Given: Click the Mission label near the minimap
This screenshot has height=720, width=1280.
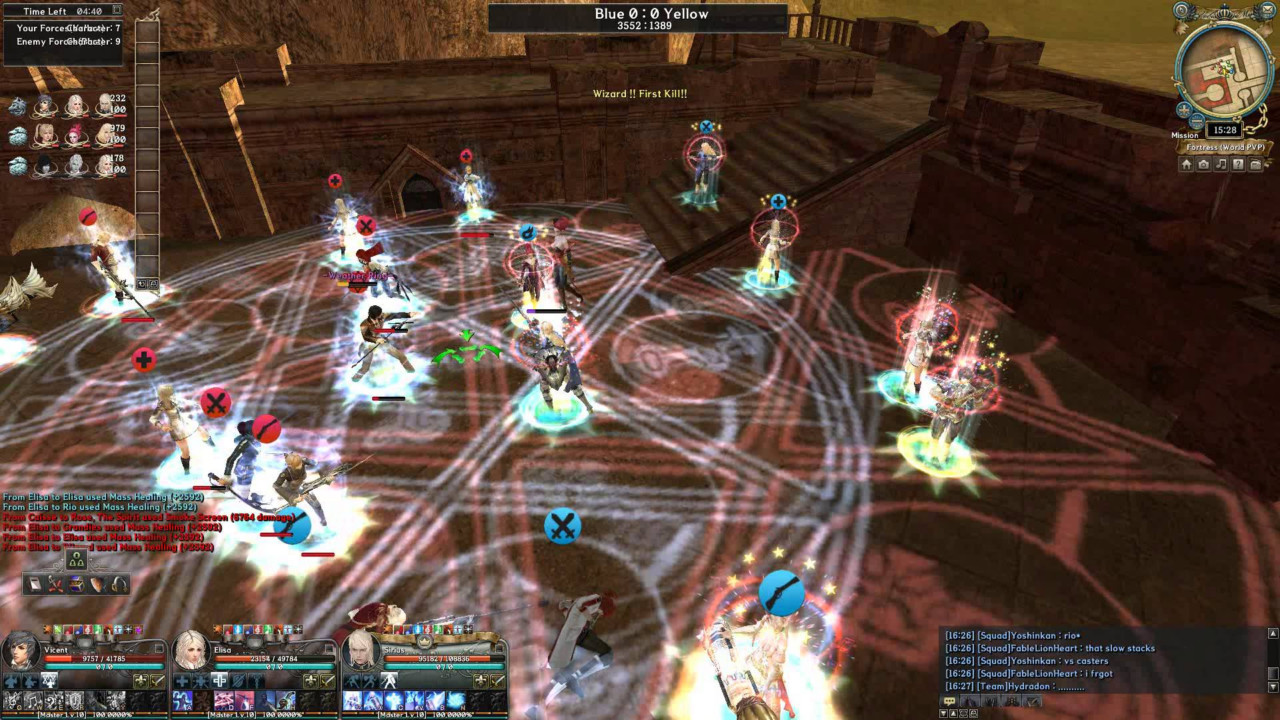Looking at the screenshot, I should coord(1185,135).
